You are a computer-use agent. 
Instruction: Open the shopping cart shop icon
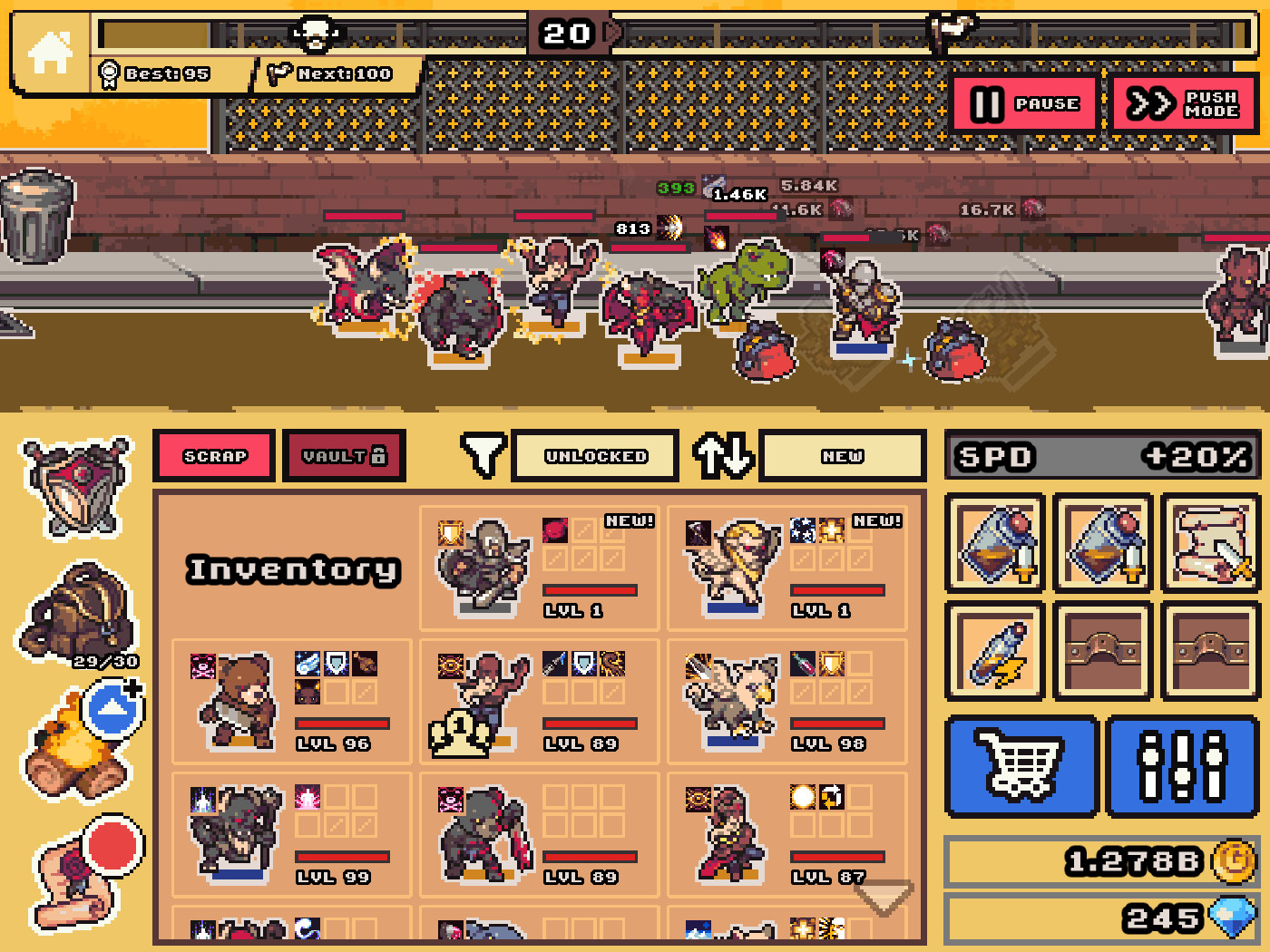1021,766
